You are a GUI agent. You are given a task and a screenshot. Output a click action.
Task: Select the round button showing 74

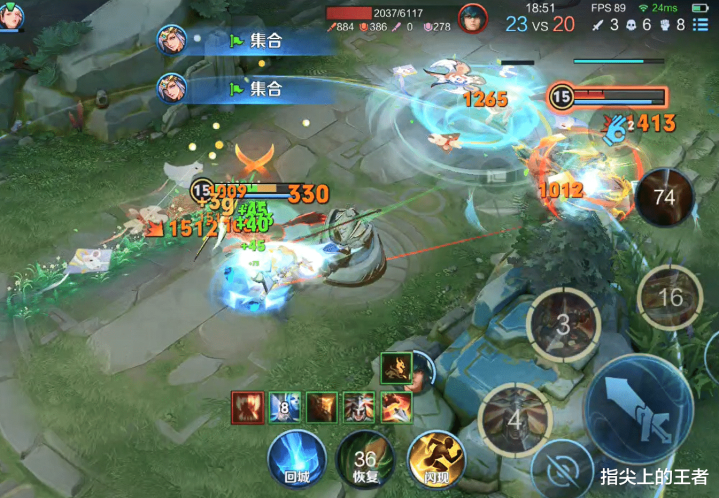[x=664, y=196]
